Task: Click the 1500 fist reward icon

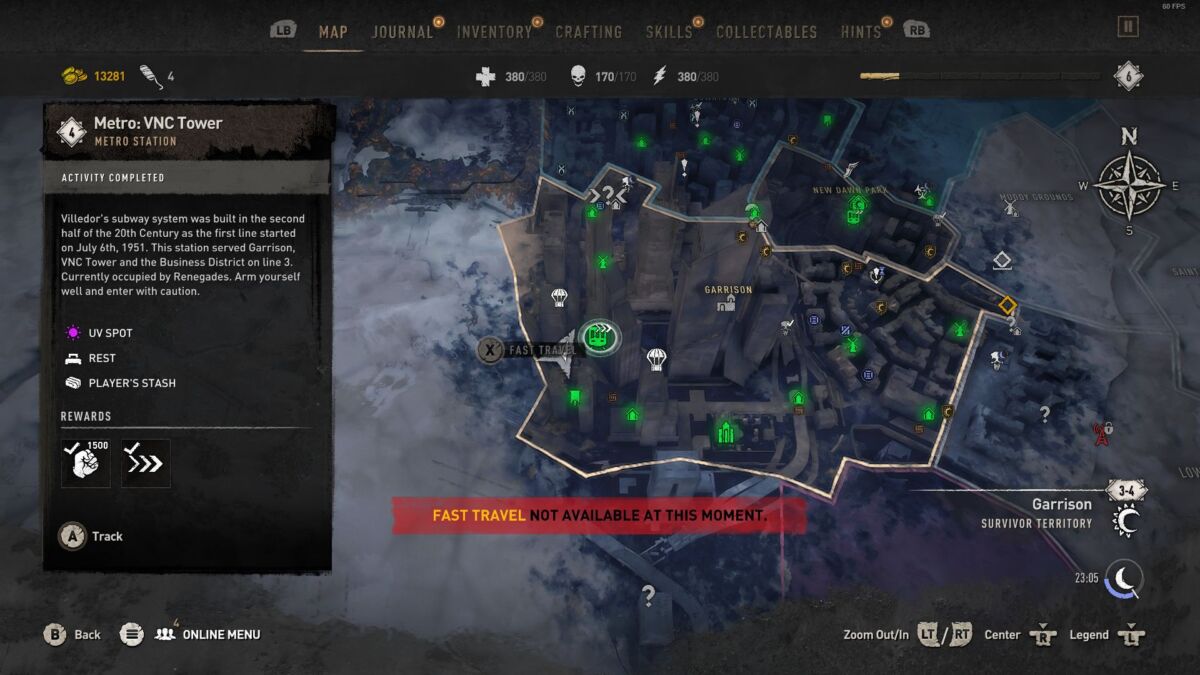Action: pyautogui.click(x=86, y=463)
